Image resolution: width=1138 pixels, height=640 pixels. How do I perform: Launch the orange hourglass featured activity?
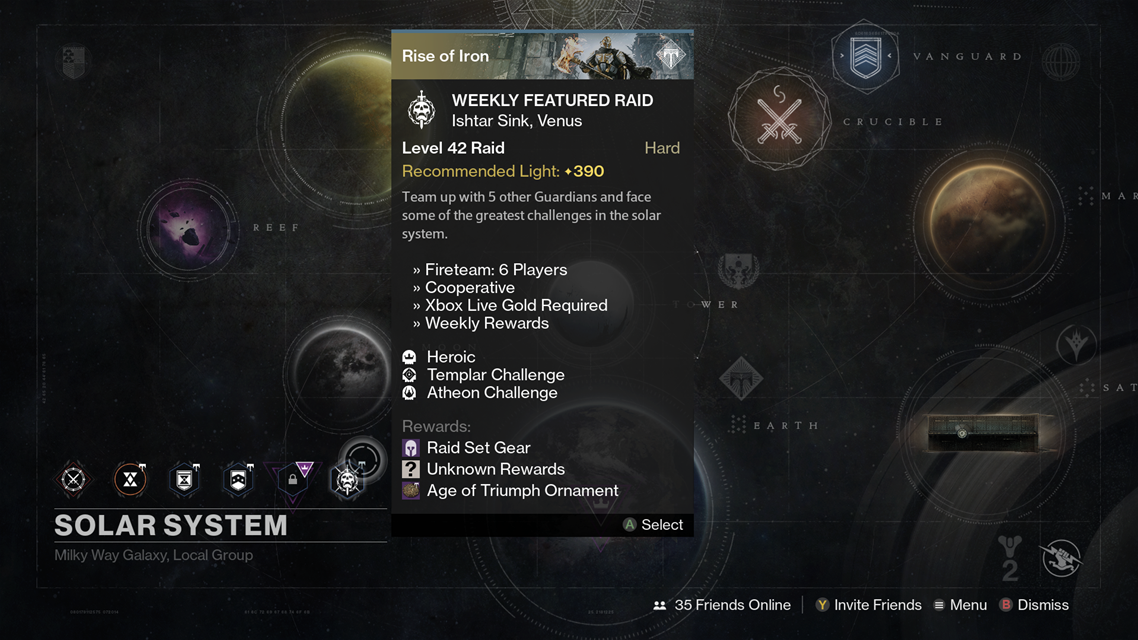130,479
